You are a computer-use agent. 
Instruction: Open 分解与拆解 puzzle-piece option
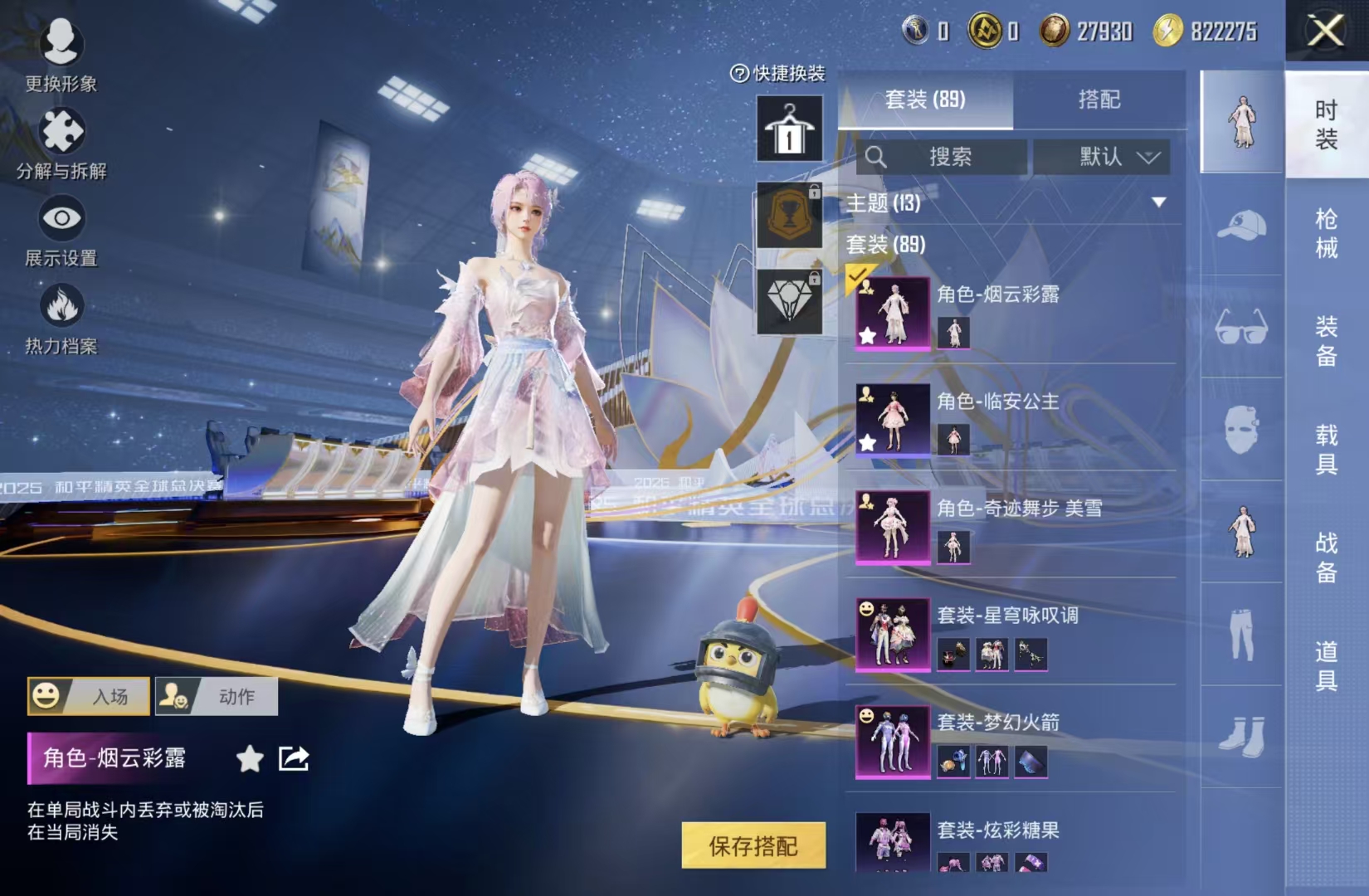61,141
